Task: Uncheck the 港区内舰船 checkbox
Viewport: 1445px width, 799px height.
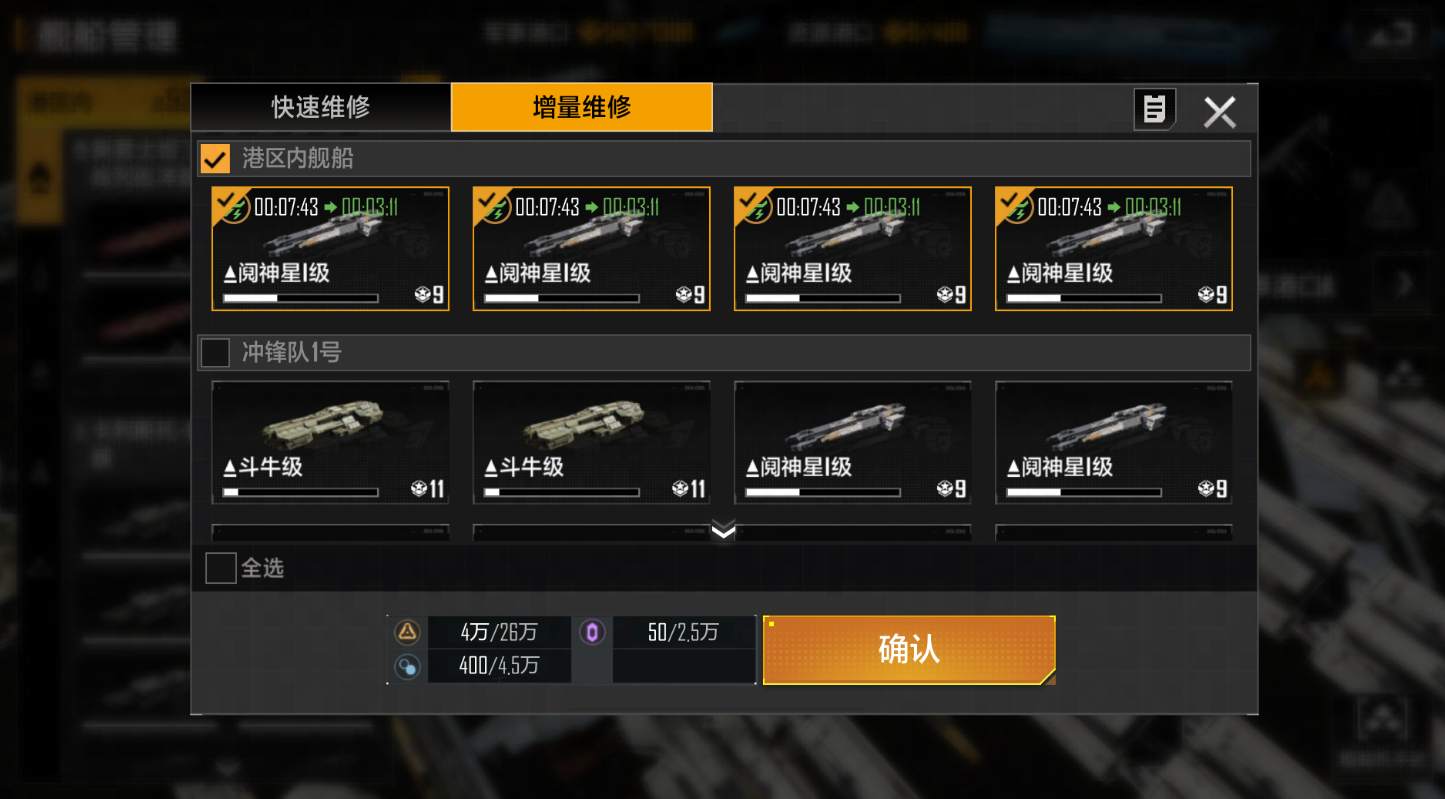Action: [214, 157]
